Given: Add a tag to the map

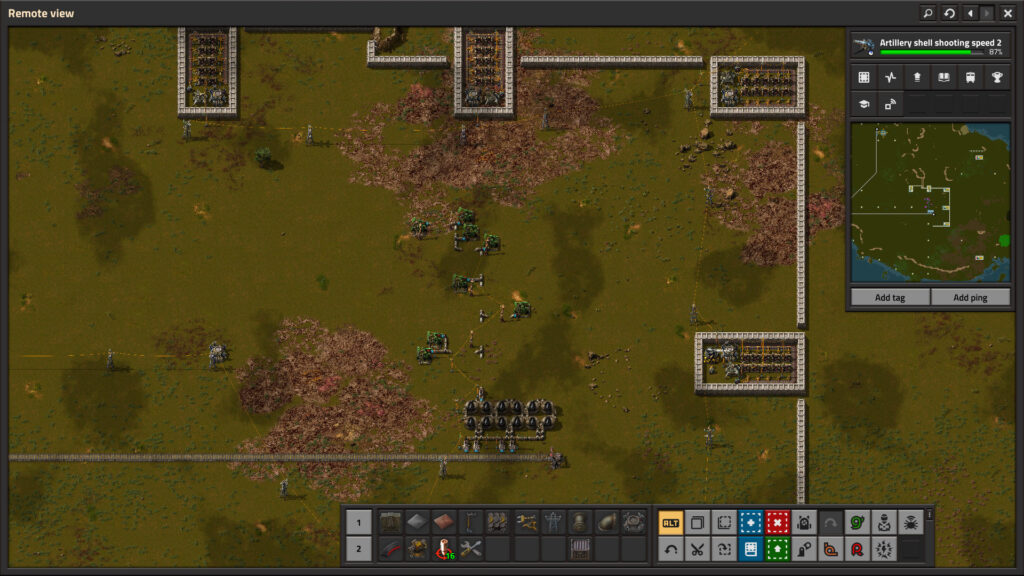Looking at the screenshot, I should coord(890,297).
